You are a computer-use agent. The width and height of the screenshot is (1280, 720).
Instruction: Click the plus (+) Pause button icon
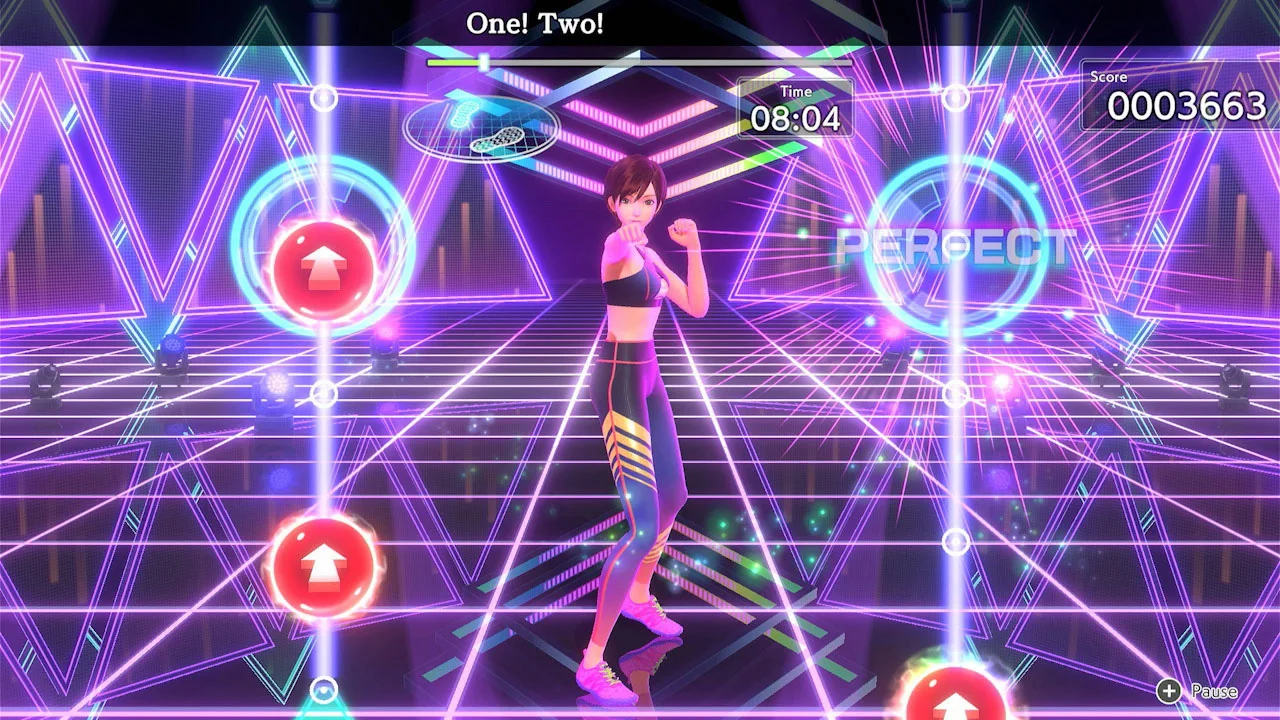1168,689
